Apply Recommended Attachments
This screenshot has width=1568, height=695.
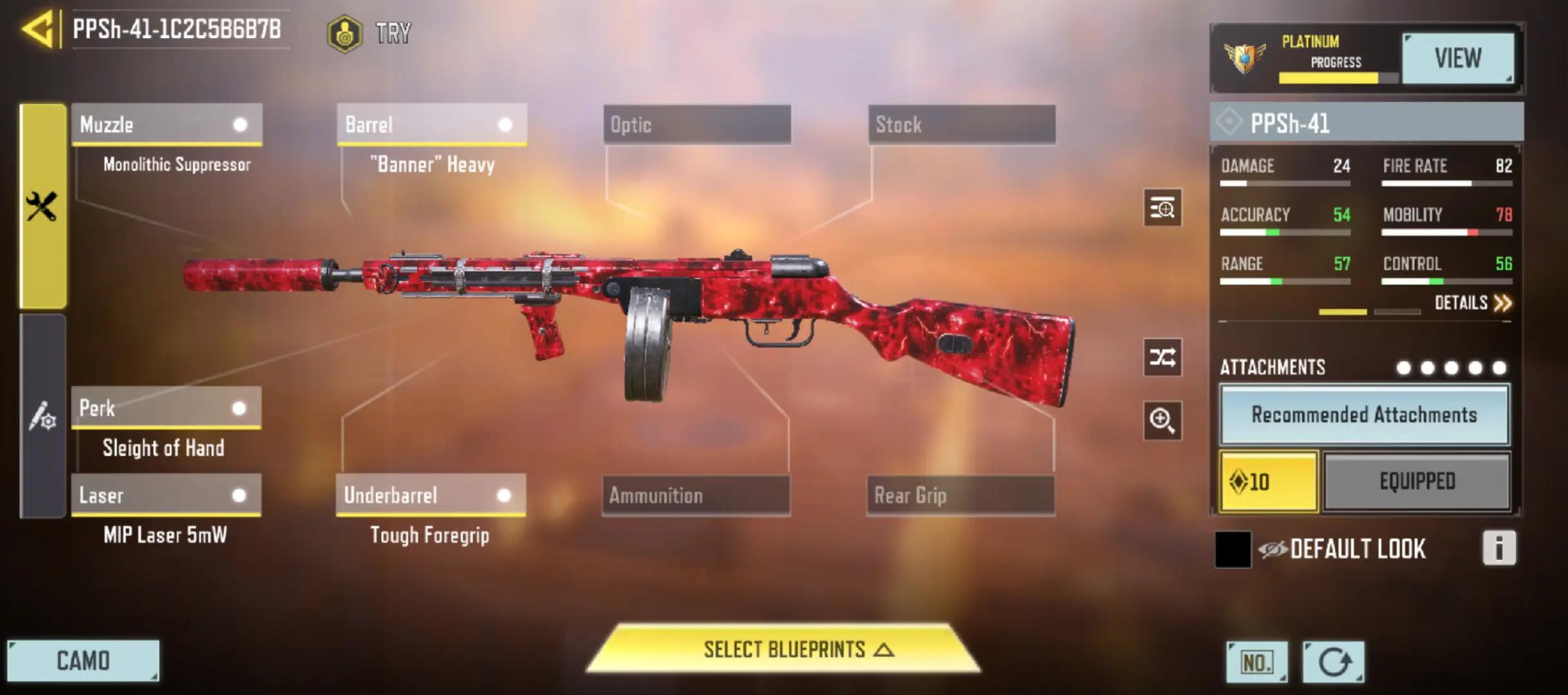(1364, 415)
